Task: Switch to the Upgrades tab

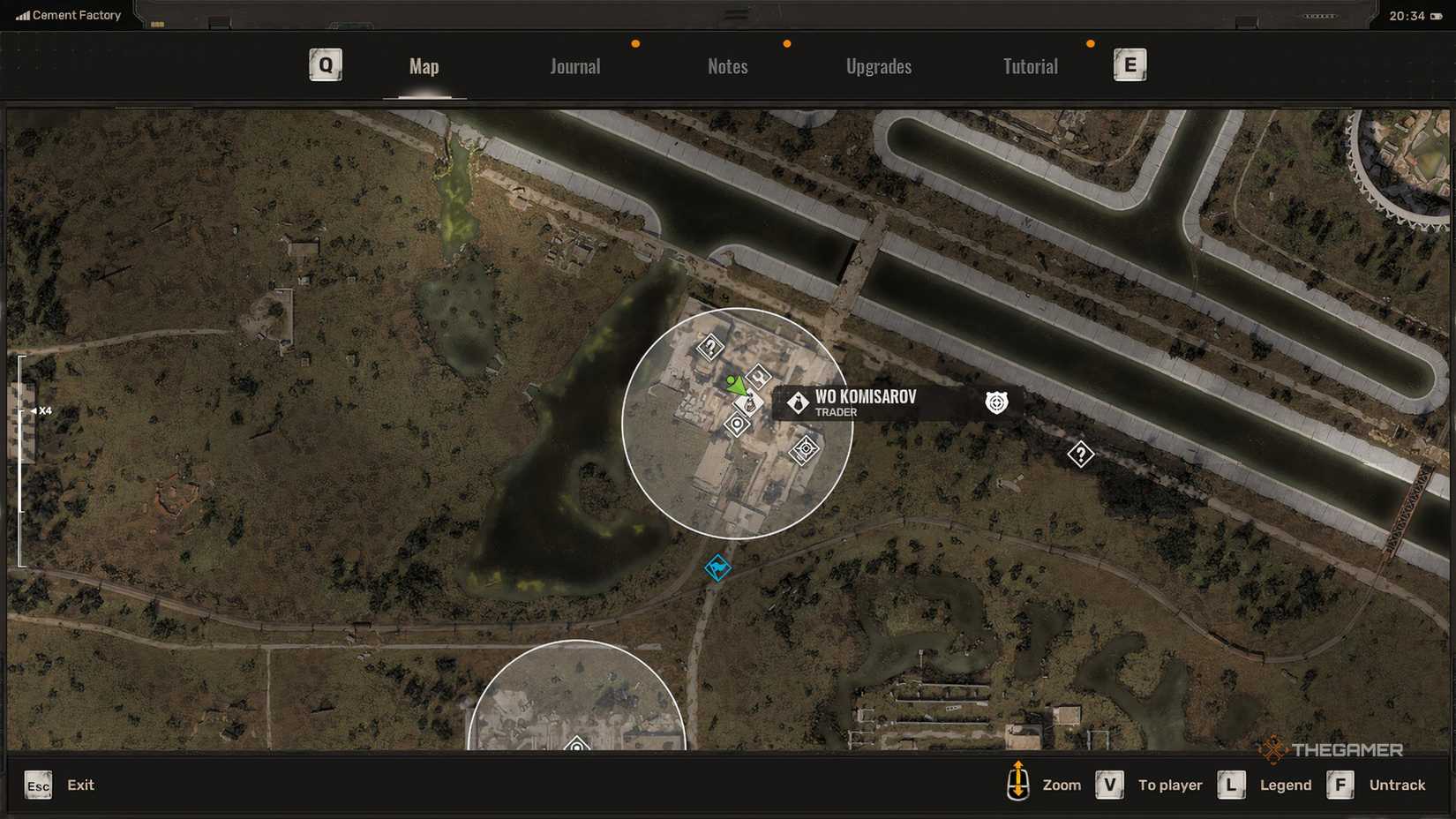Action: [879, 66]
